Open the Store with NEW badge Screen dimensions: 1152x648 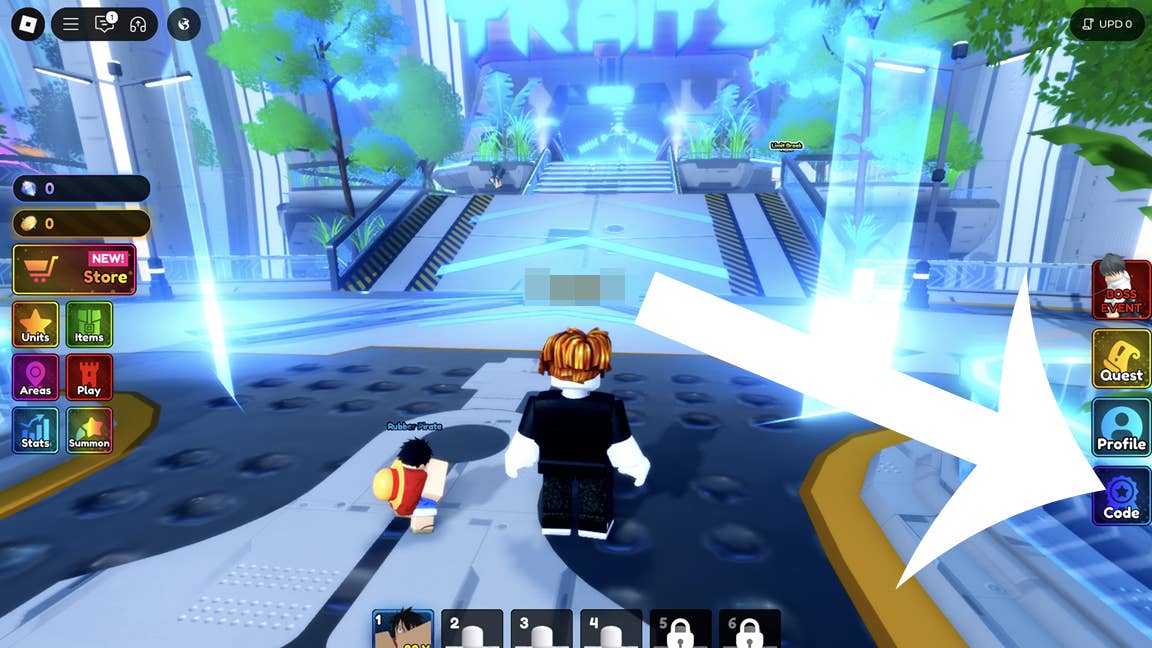74,269
